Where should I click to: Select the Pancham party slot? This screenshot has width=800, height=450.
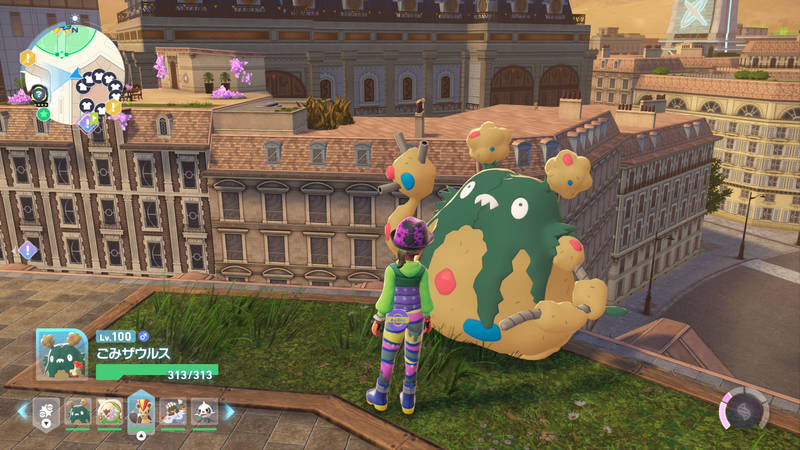click(204, 410)
